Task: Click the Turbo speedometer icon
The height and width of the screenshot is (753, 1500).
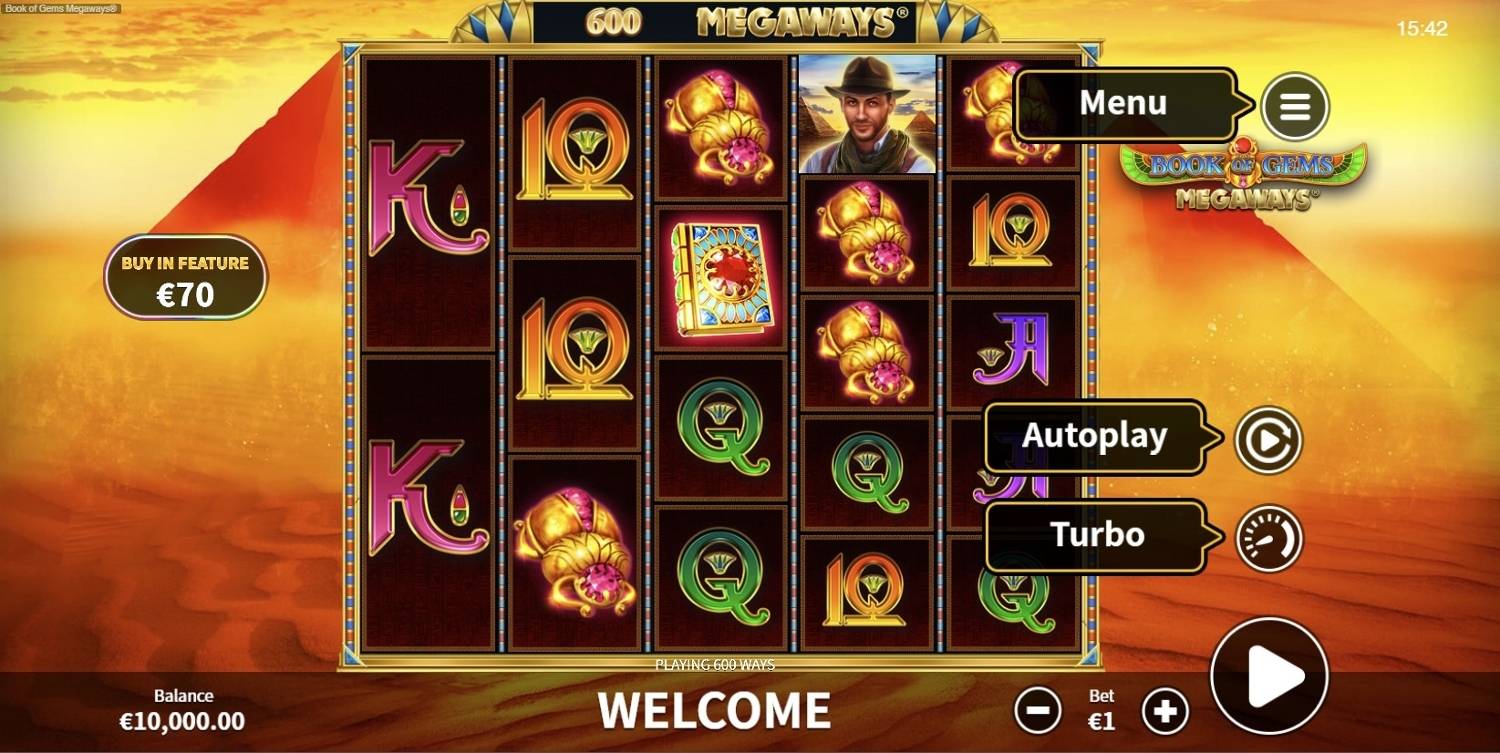Action: click(x=1268, y=536)
